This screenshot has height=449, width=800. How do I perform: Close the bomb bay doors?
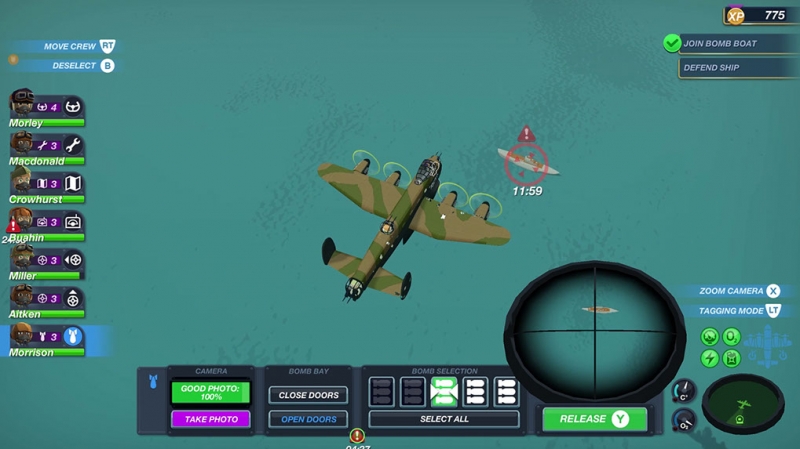click(308, 395)
